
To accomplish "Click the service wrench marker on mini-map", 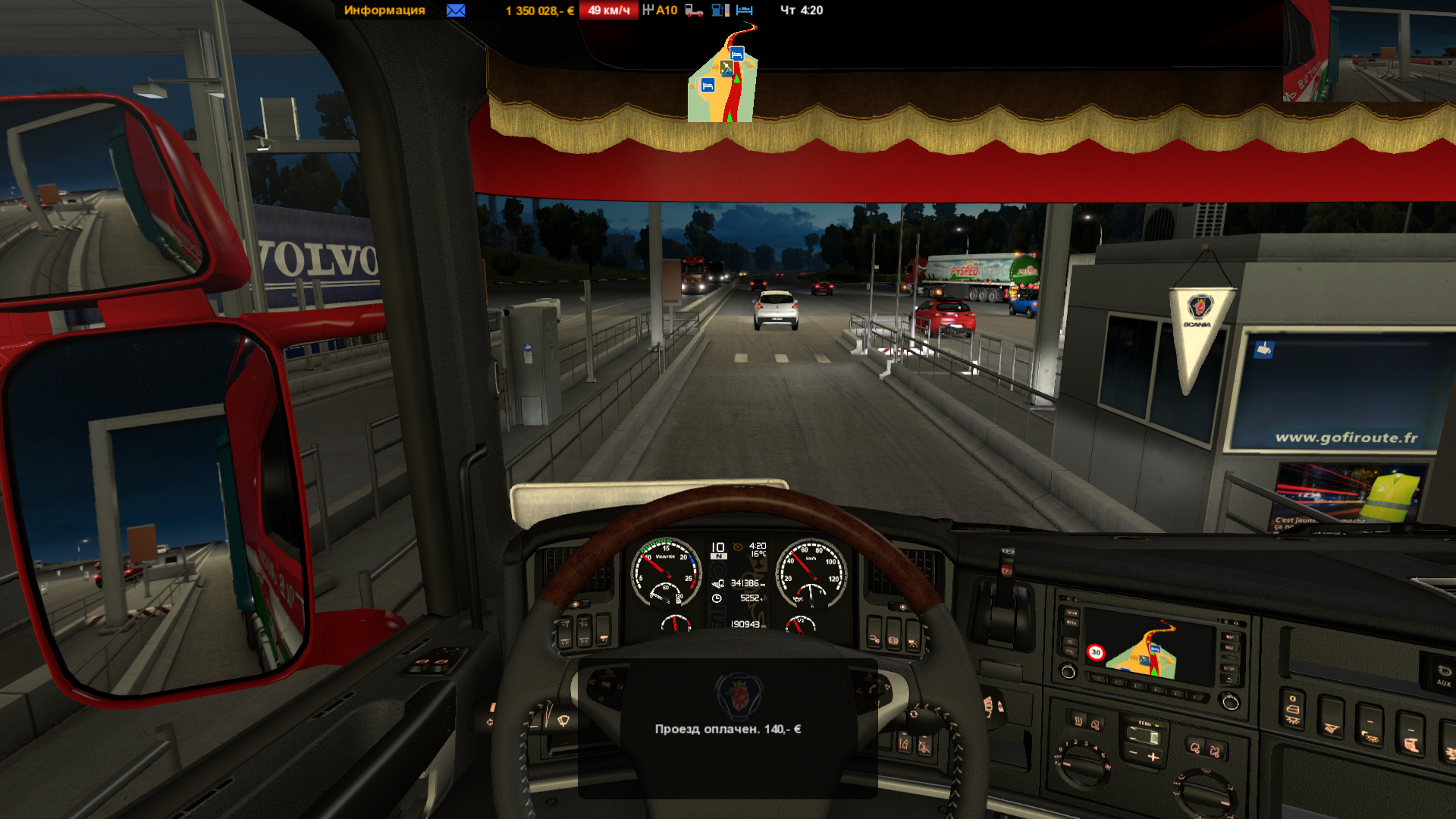I will (726, 69).
